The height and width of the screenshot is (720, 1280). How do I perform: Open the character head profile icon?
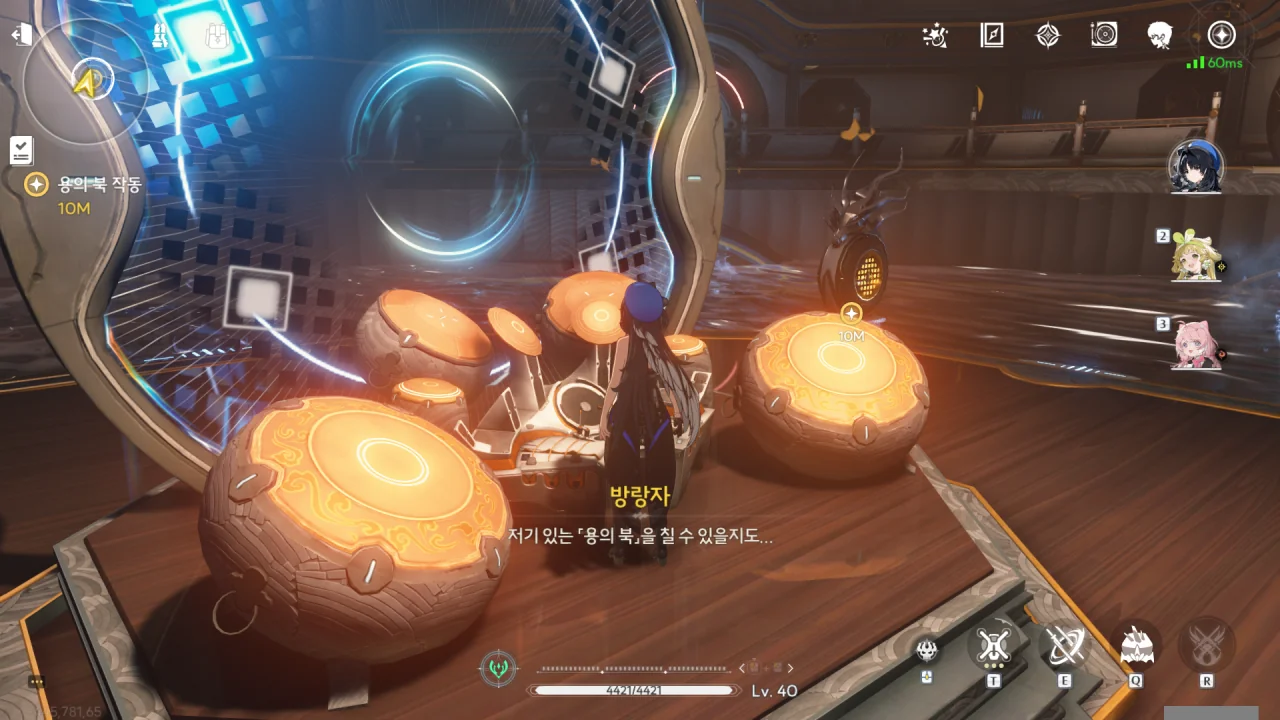click(x=1160, y=36)
